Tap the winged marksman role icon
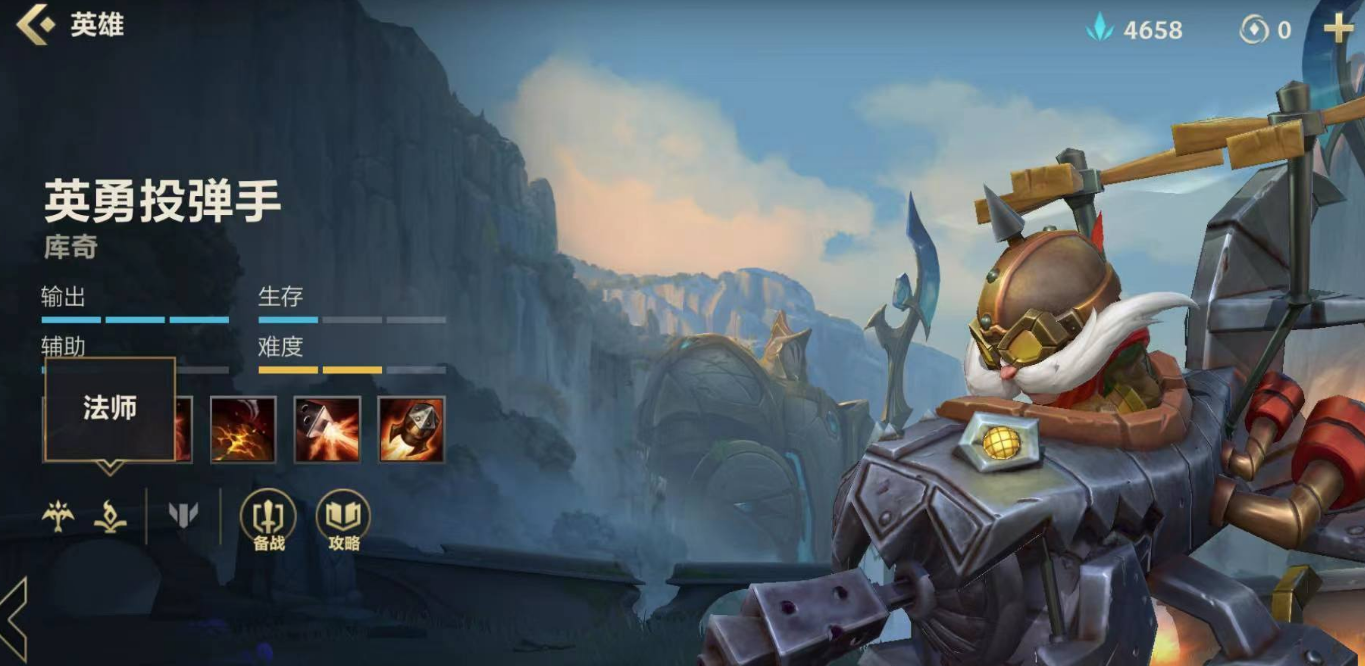Screen dimensions: 1365x666 coord(58,516)
